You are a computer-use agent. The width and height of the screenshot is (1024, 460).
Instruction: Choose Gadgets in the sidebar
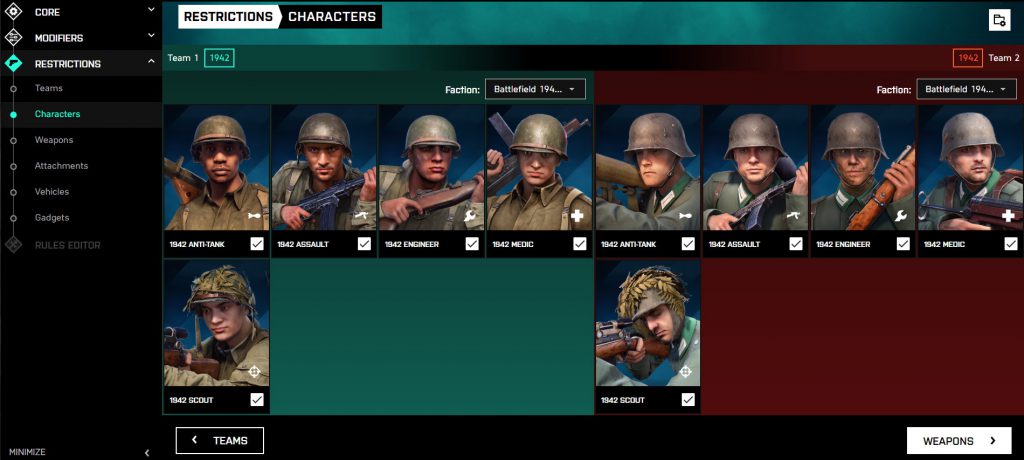click(52, 218)
